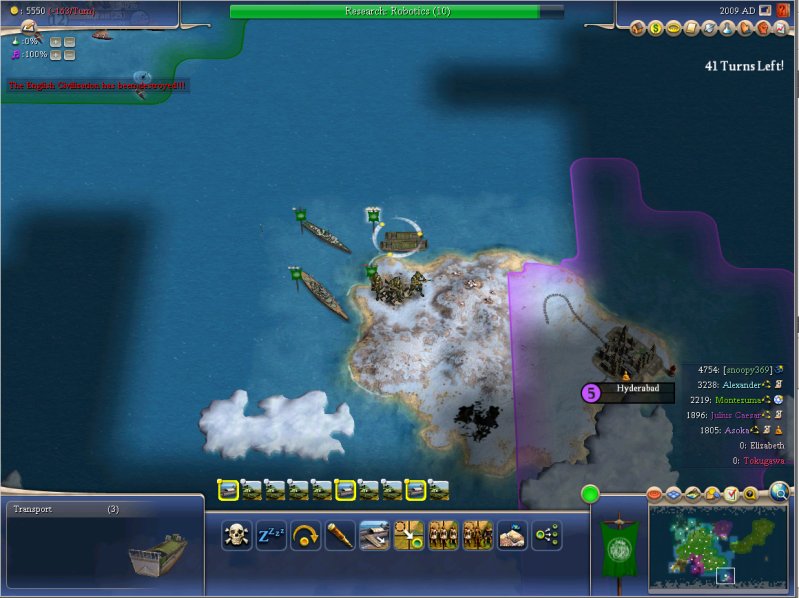This screenshot has width=799, height=598.
Task: Decrease the research rate with minus button
Action: tap(70, 41)
